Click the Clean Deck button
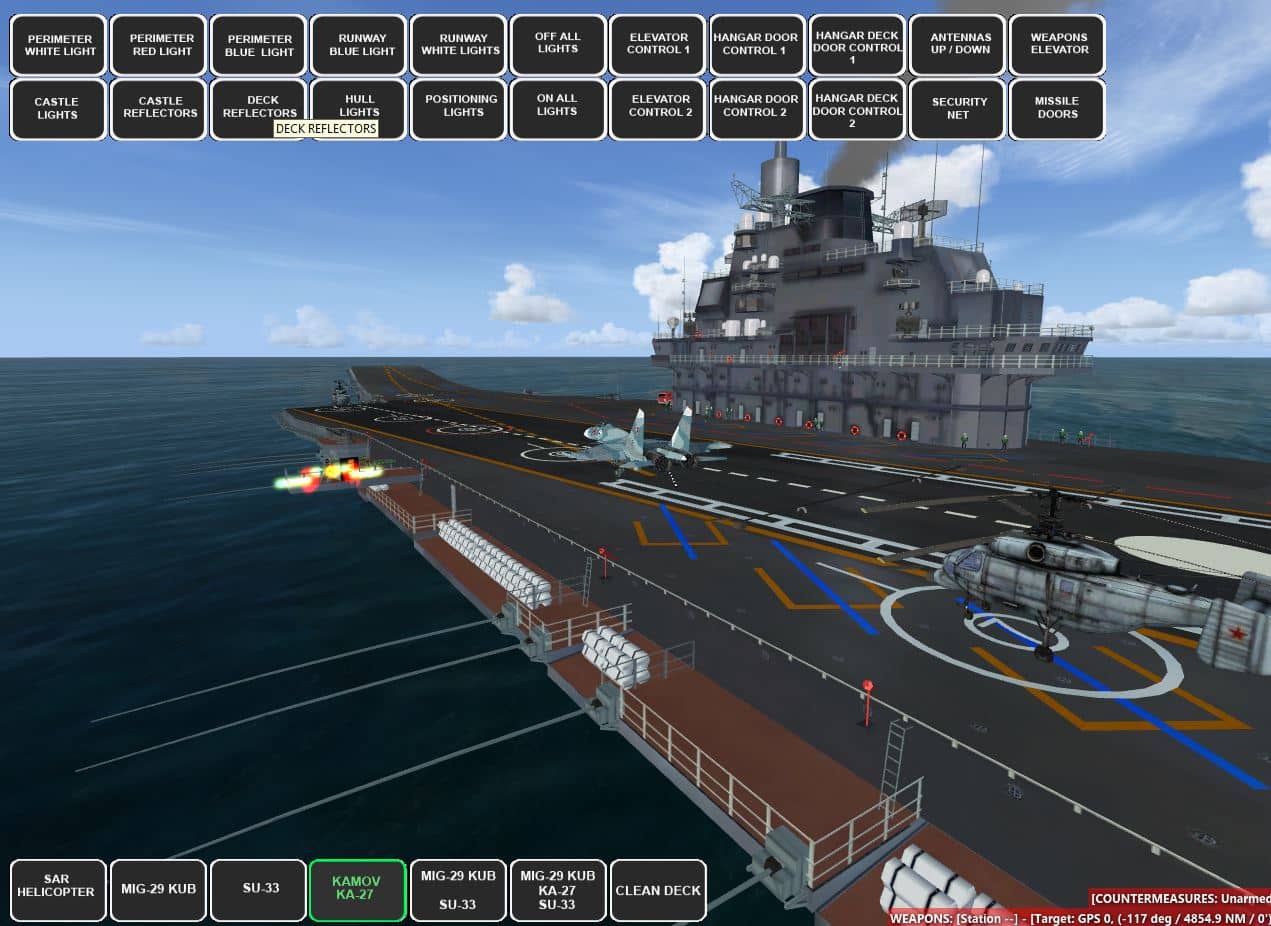 [658, 890]
